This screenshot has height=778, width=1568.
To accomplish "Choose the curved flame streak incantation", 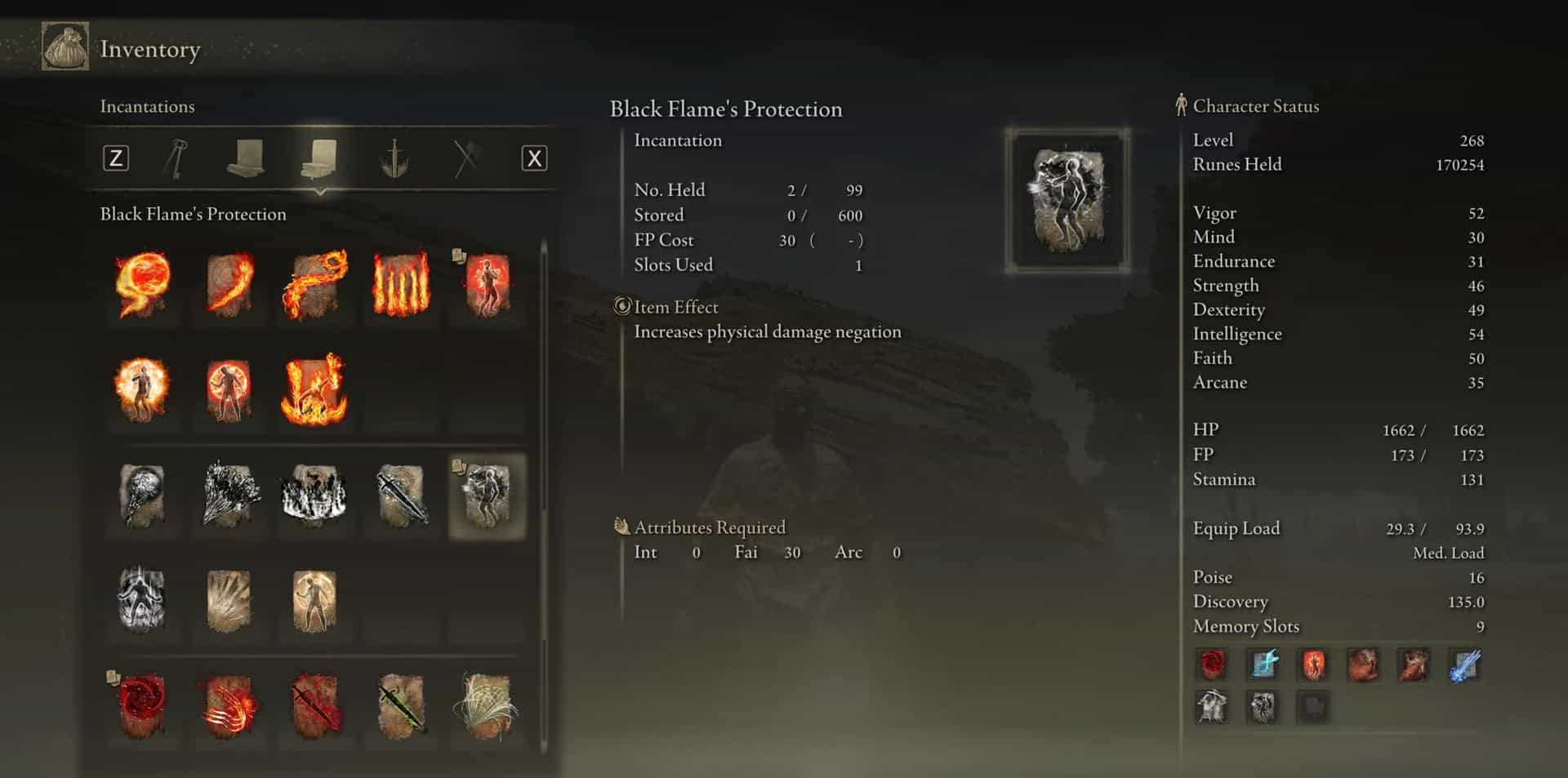I will pos(229,284).
